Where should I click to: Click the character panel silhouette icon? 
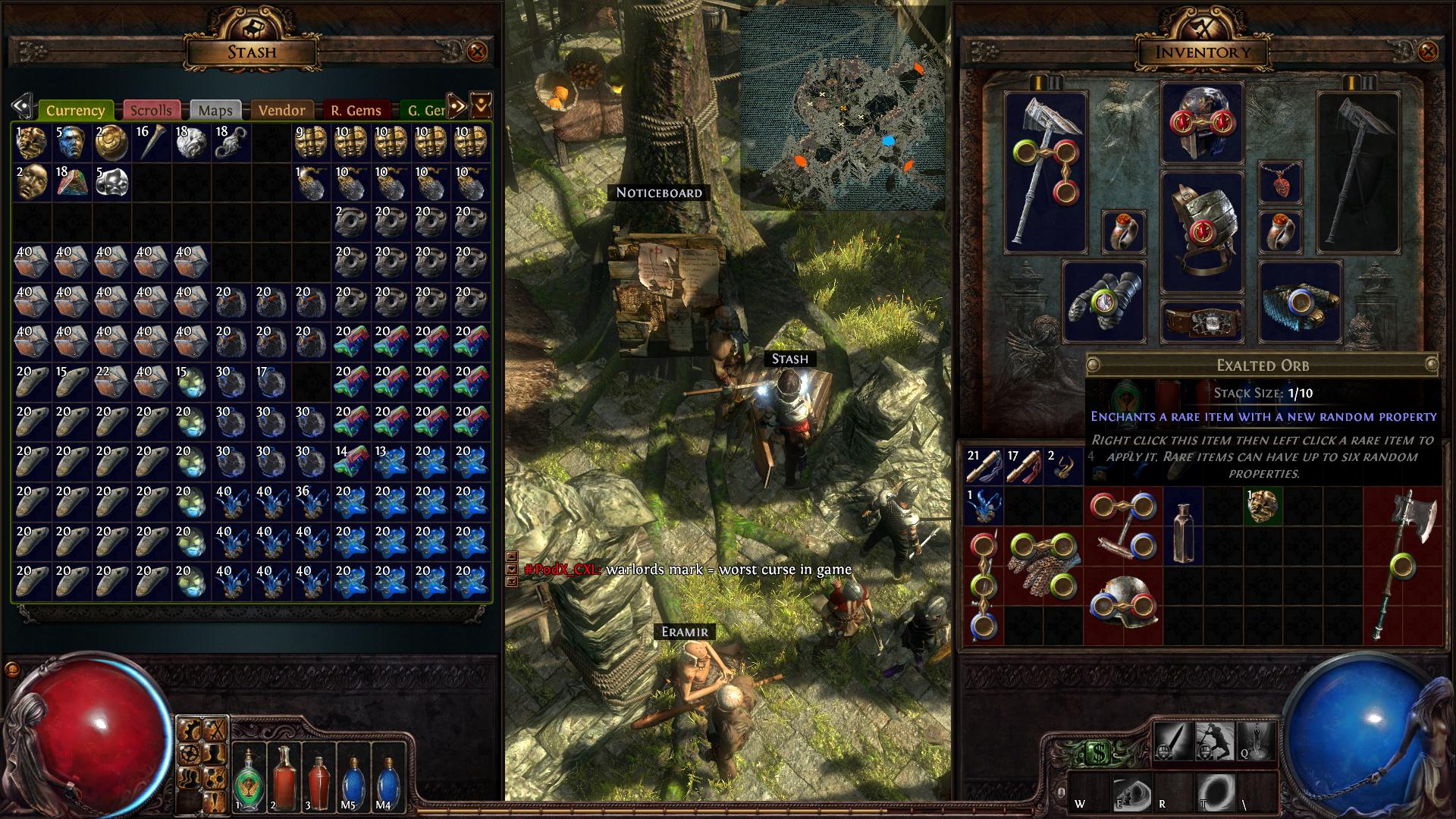213,754
